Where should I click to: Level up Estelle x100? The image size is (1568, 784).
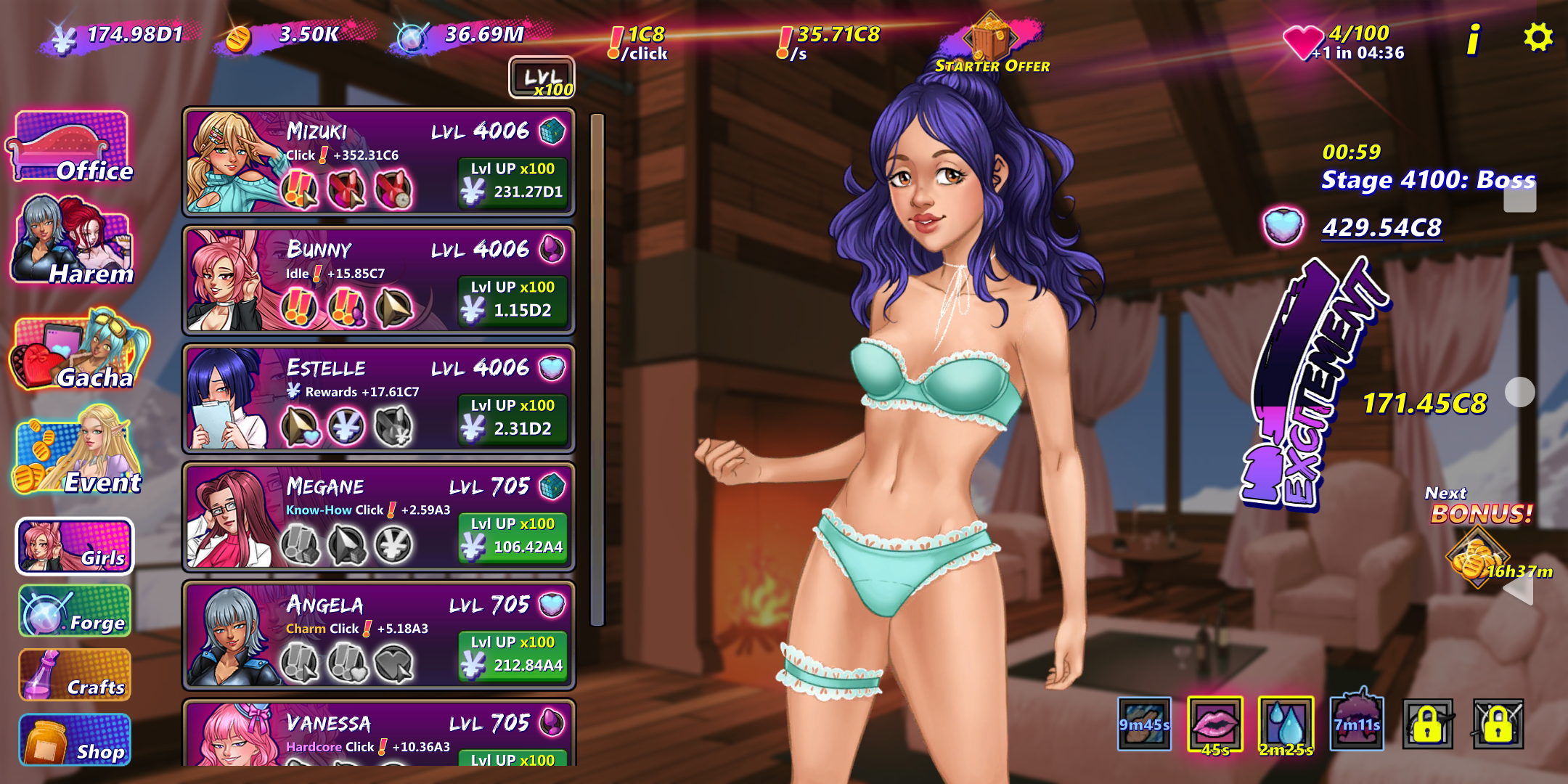click(x=513, y=418)
